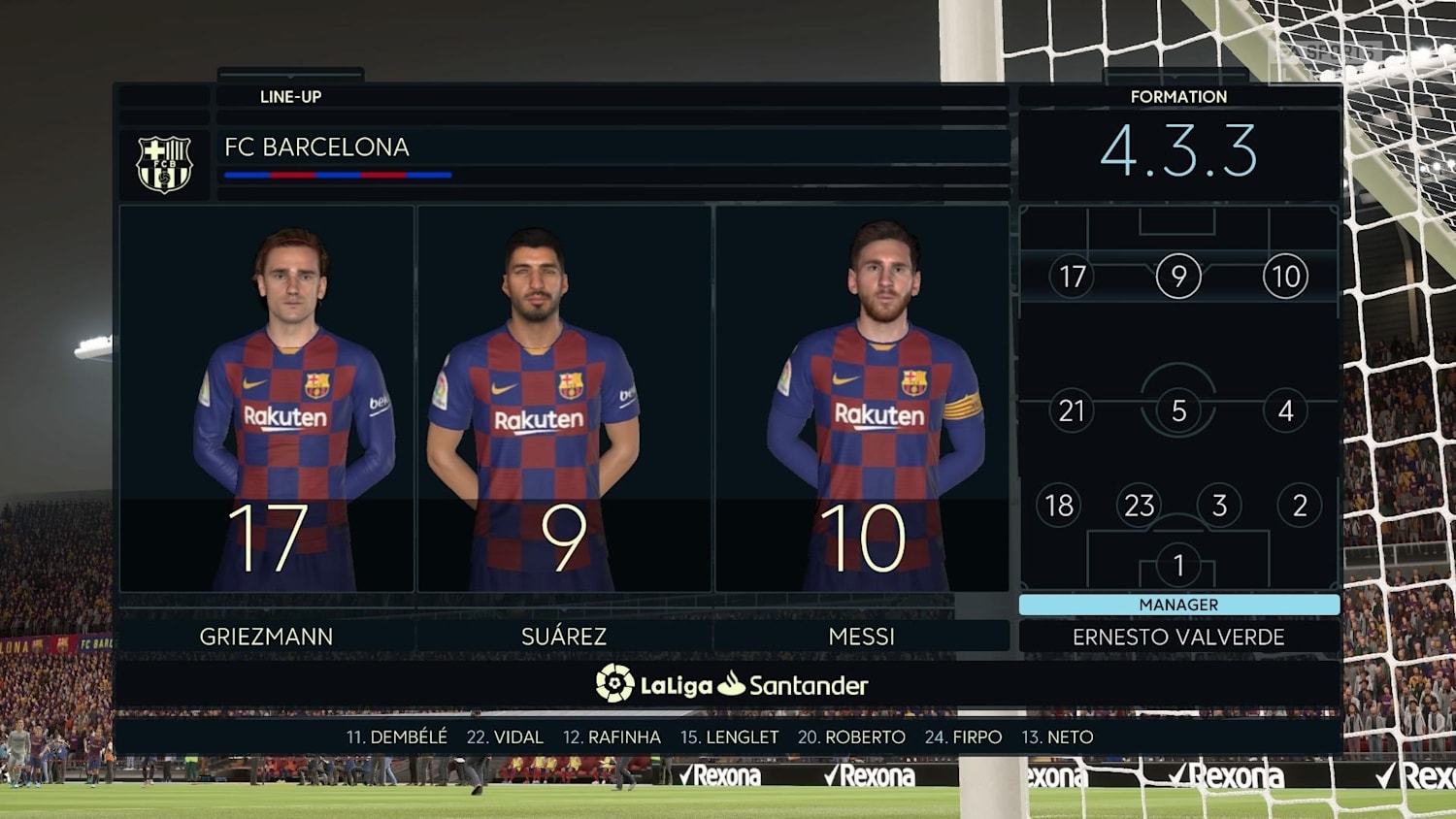Click midfielder number 5 on the pitch
Viewport: 1456px width, 819px height.
pyautogui.click(x=1178, y=409)
